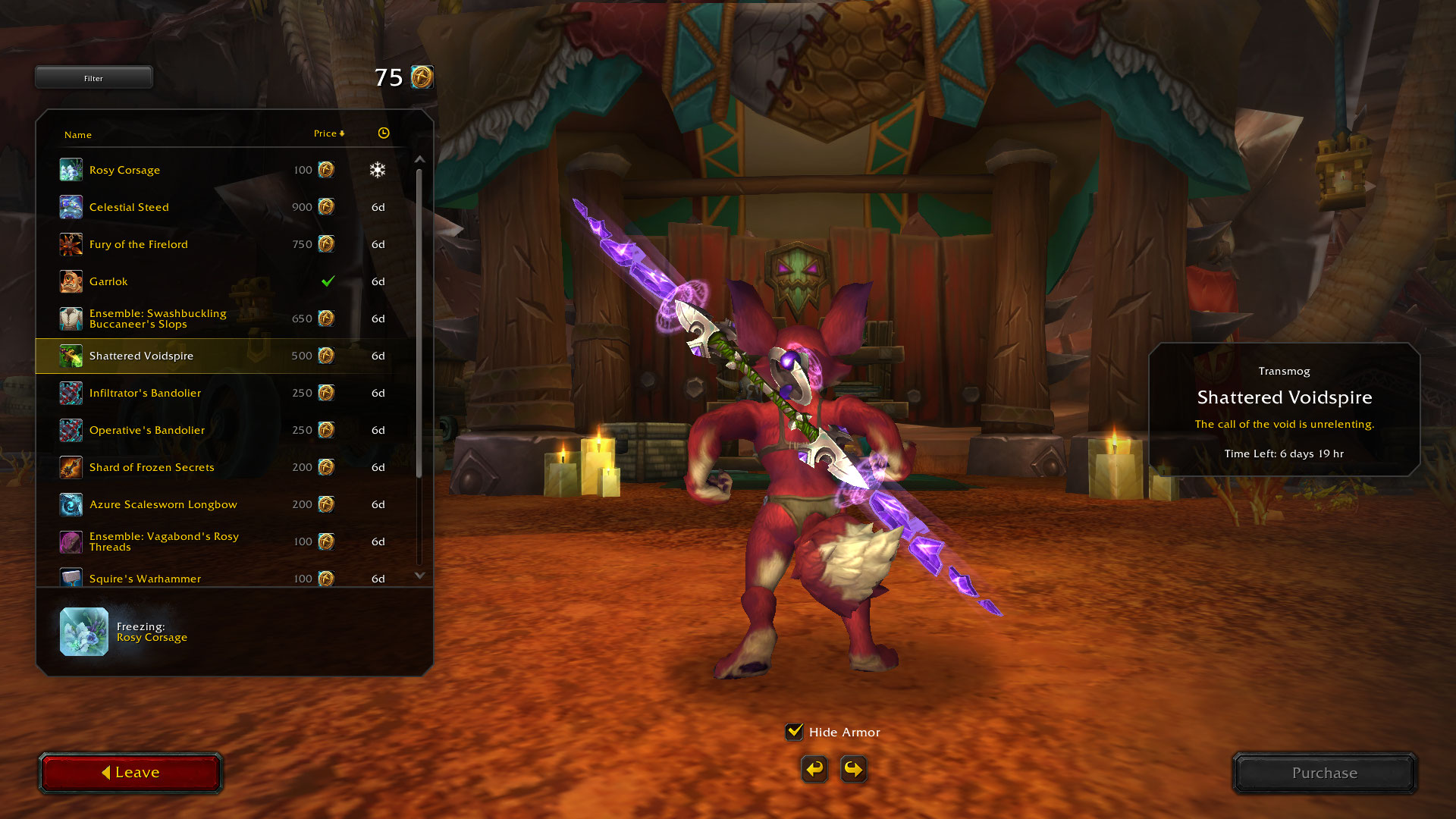
Task: Select Shard of Frozen Secrets
Action: pos(152,467)
